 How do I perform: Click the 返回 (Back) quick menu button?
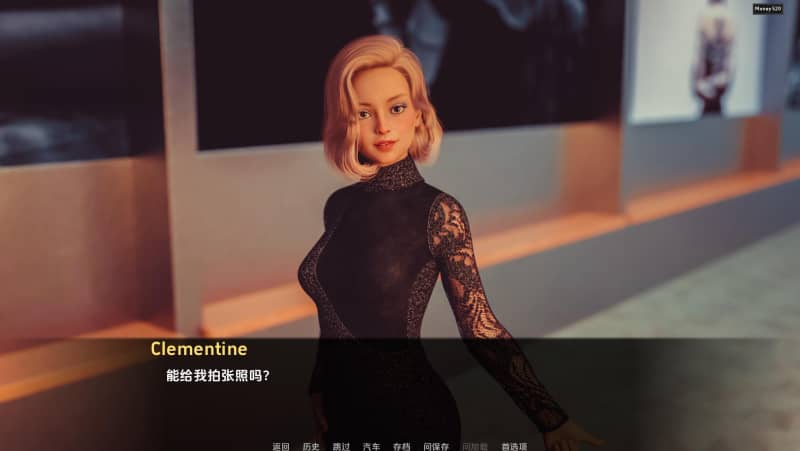pyautogui.click(x=280, y=446)
